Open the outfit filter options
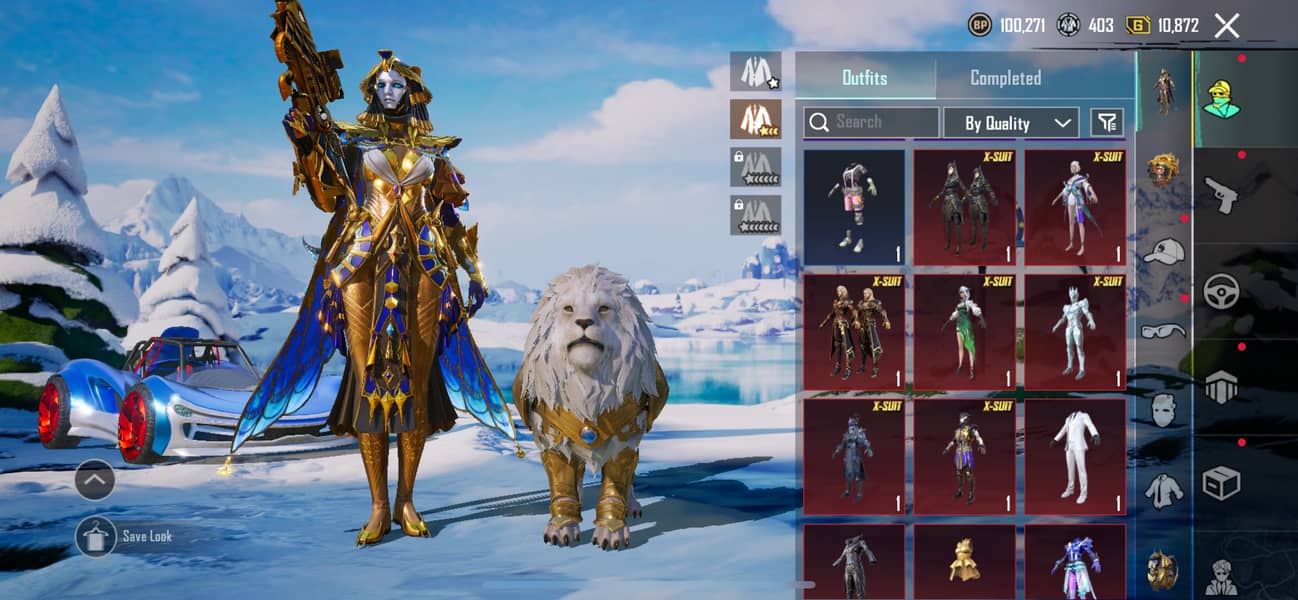The width and height of the screenshot is (1298, 600). tap(1106, 122)
